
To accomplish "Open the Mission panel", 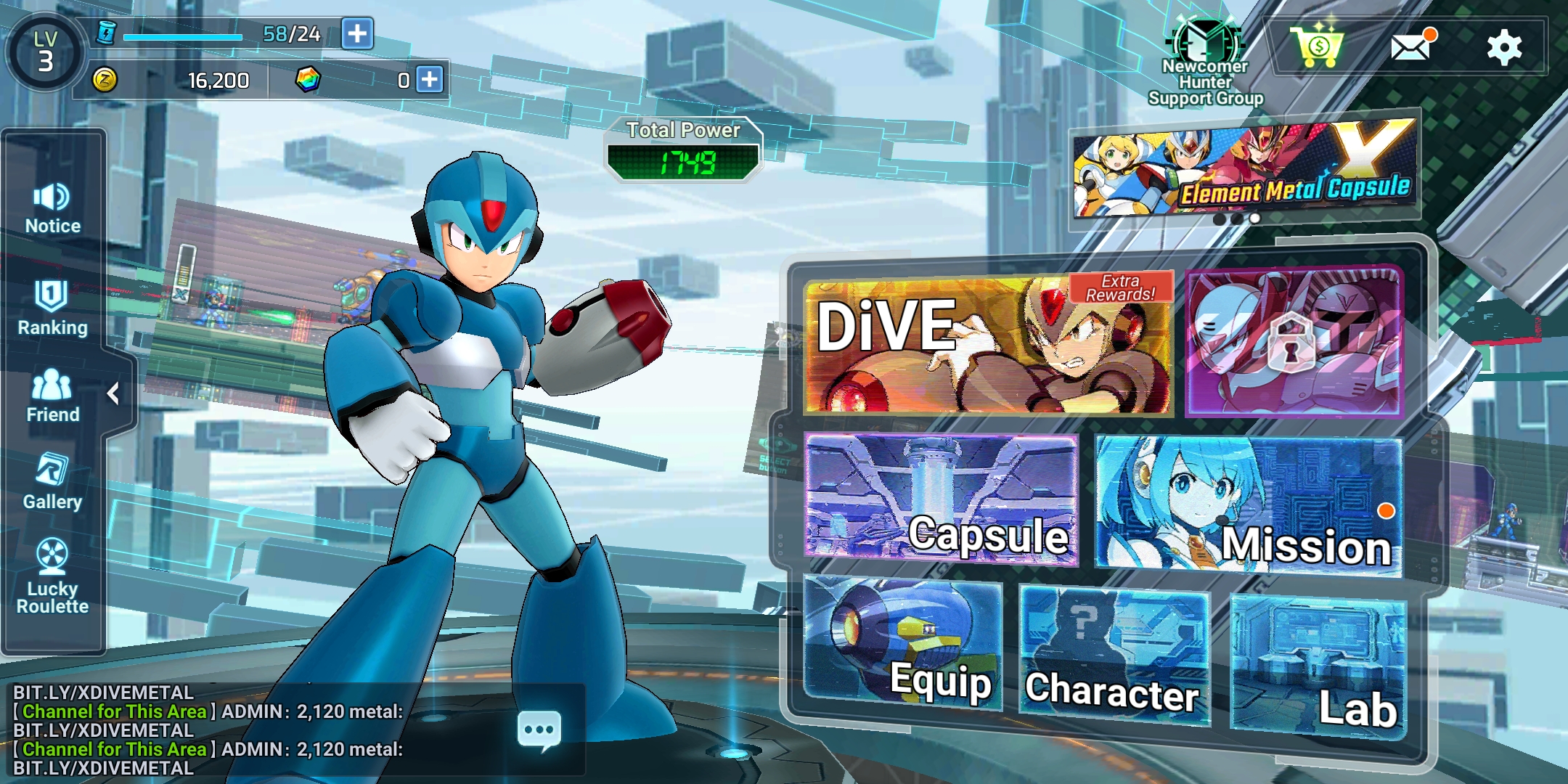I will point(1249,505).
